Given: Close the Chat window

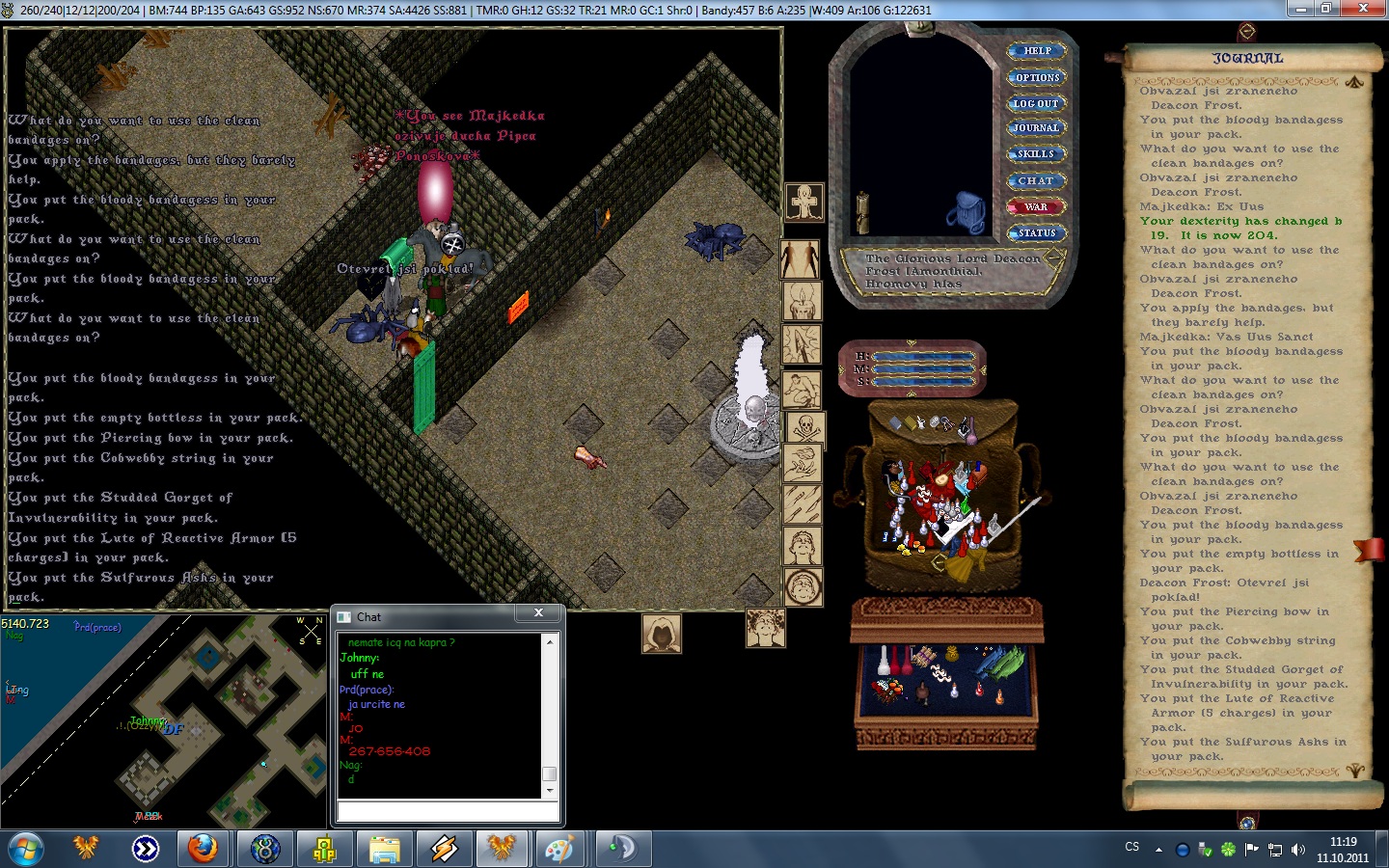Looking at the screenshot, I should (538, 613).
